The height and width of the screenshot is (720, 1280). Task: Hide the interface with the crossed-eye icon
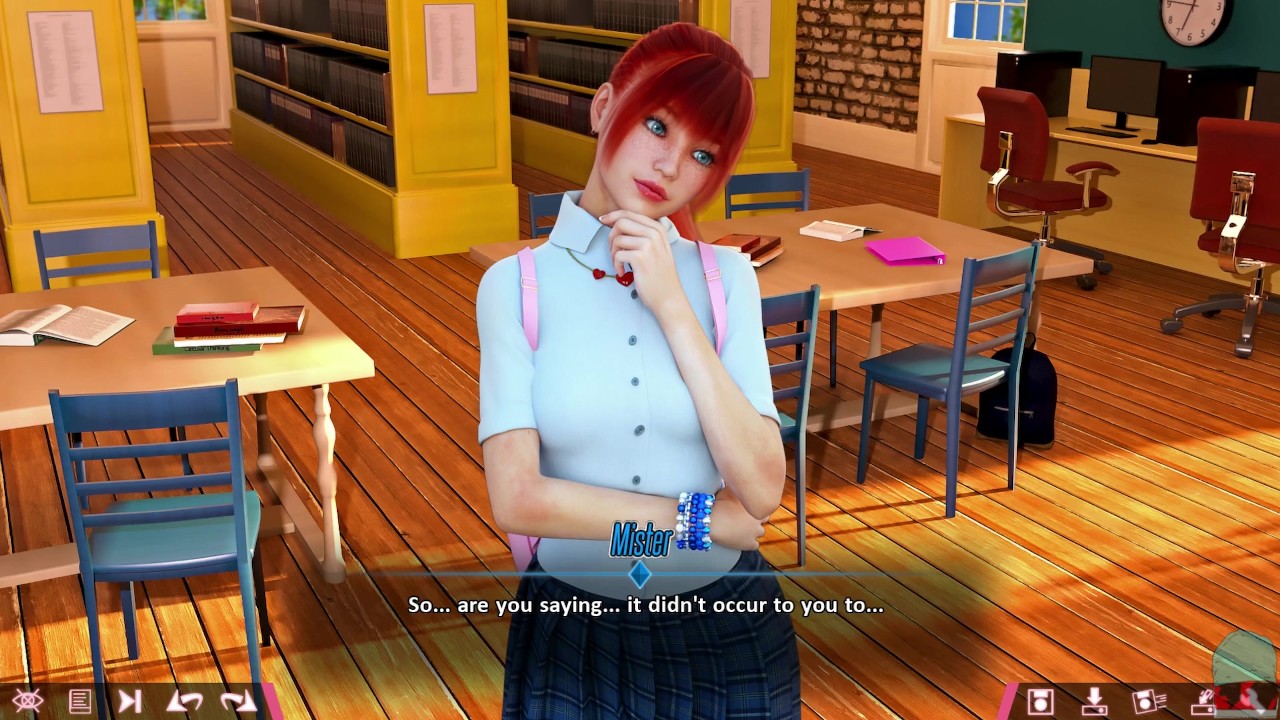27,701
